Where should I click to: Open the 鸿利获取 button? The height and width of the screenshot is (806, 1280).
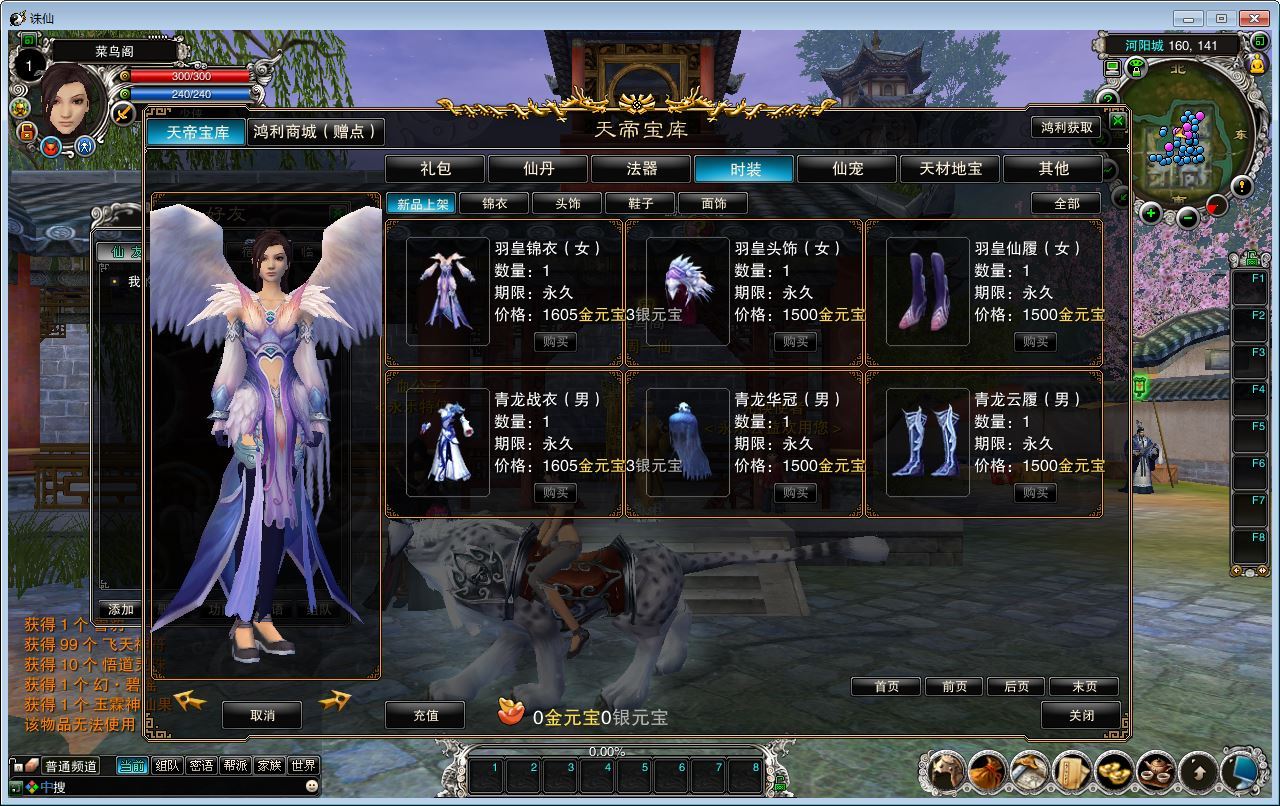click(x=1067, y=127)
